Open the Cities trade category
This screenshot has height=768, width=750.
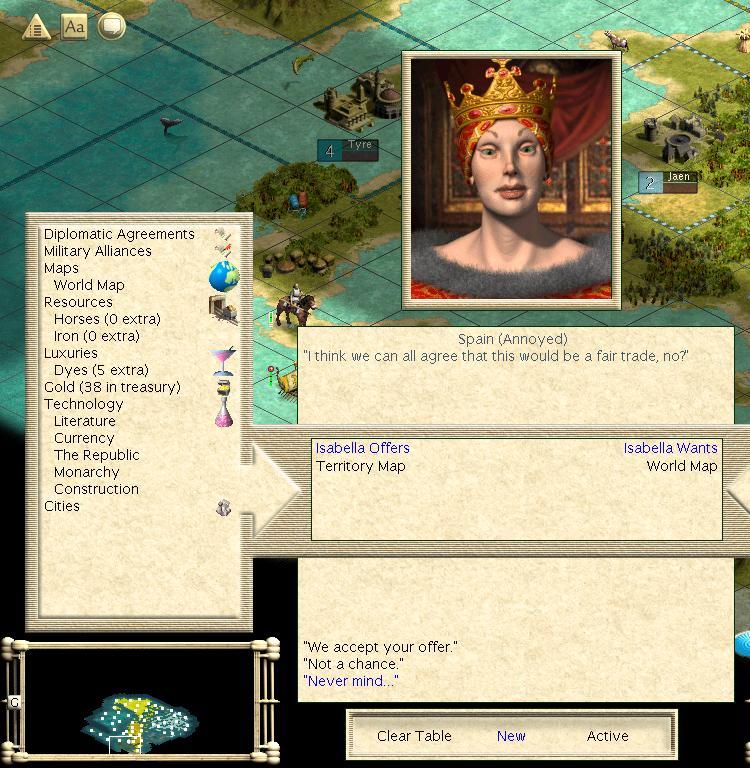(x=62, y=506)
